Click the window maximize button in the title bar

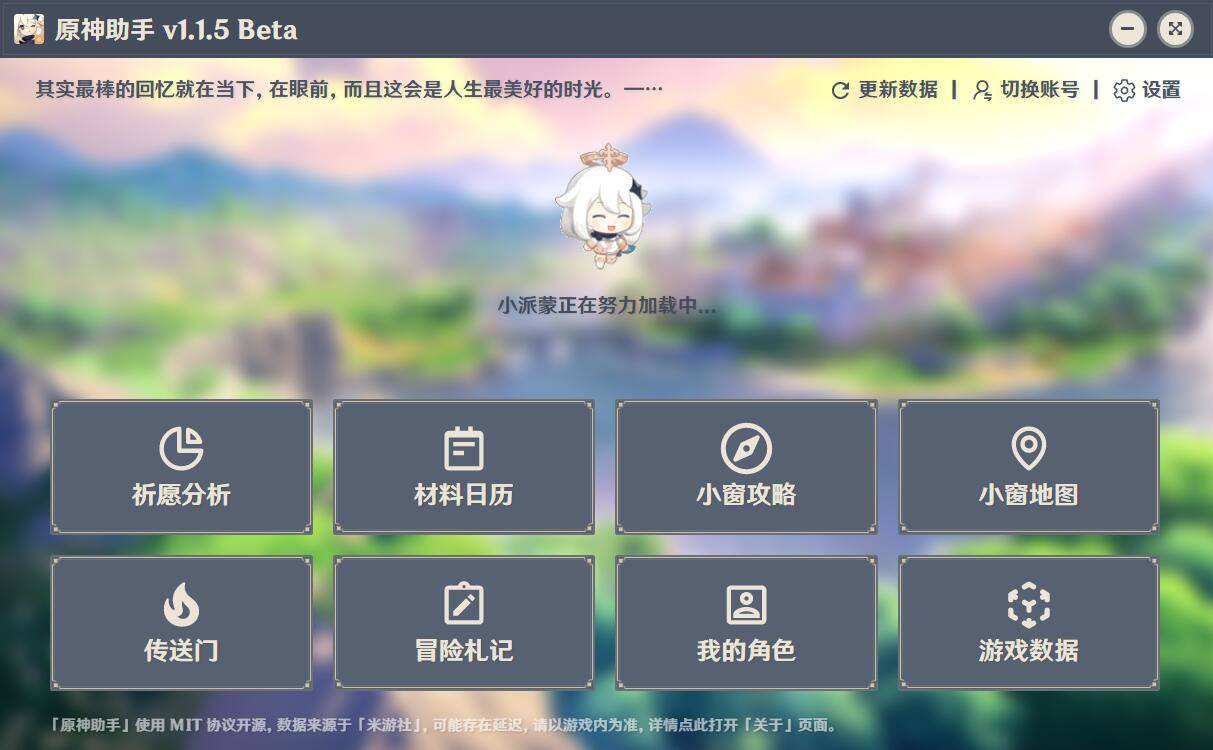1175,29
